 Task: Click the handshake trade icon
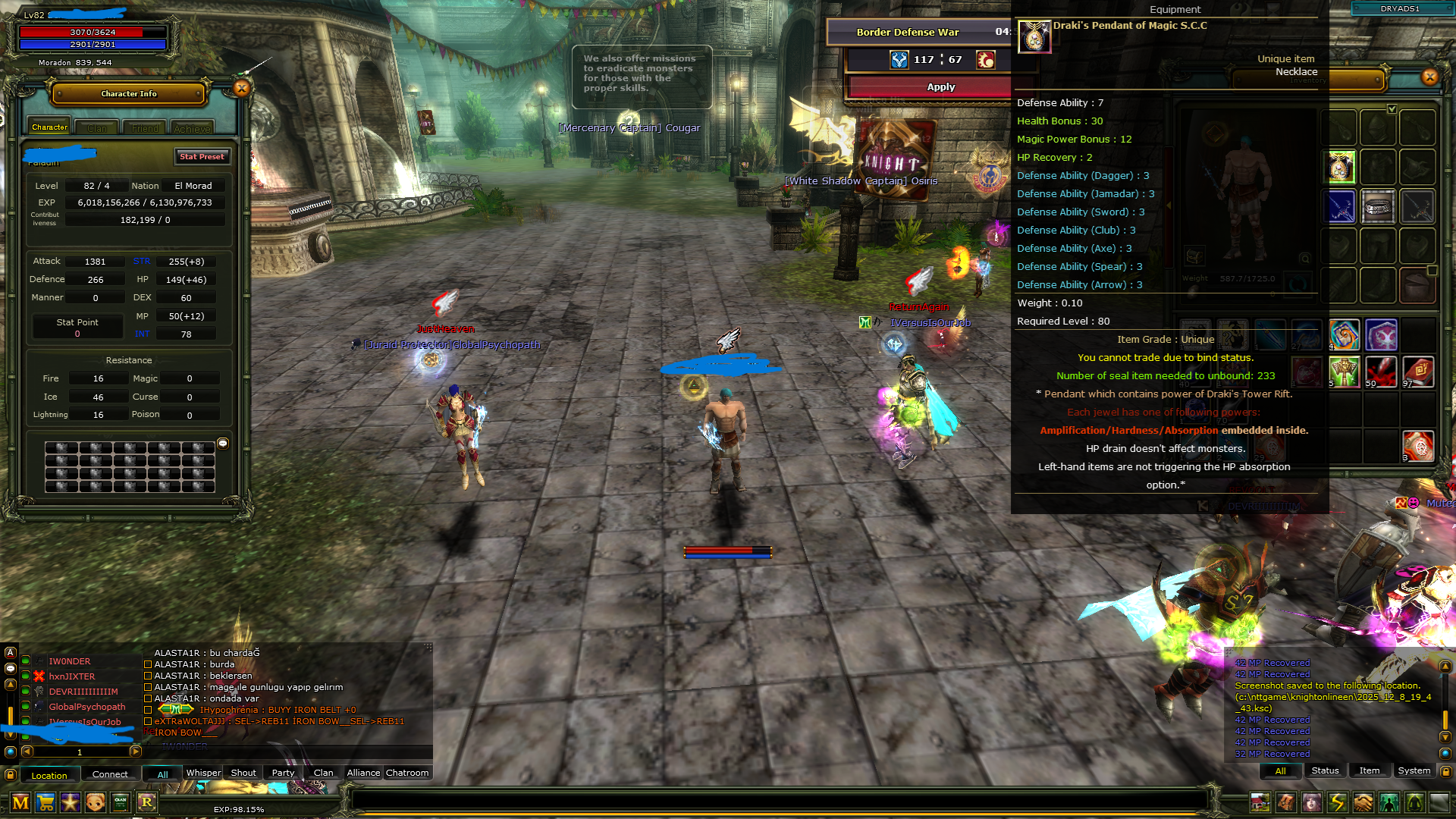pos(1363,802)
